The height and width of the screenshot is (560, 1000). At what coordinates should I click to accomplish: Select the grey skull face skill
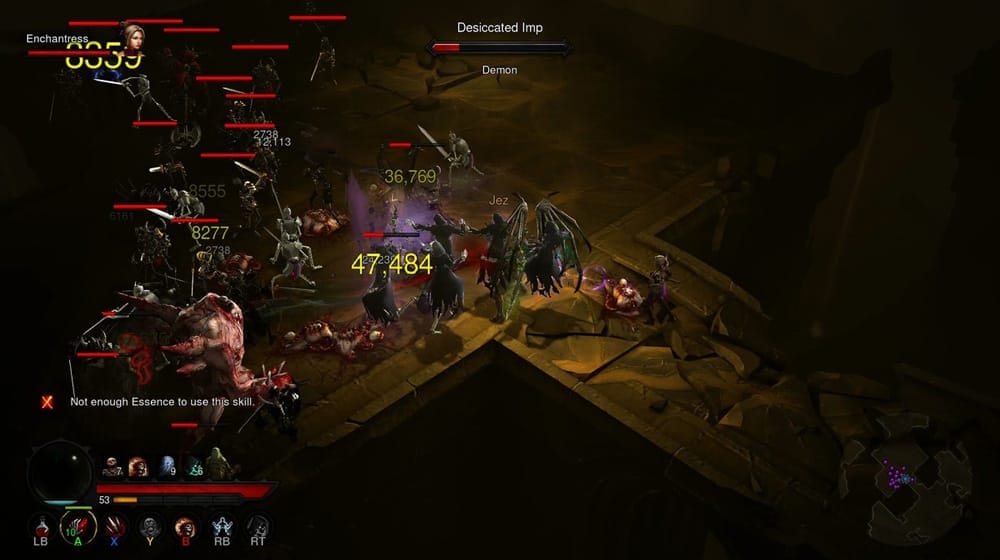click(150, 525)
